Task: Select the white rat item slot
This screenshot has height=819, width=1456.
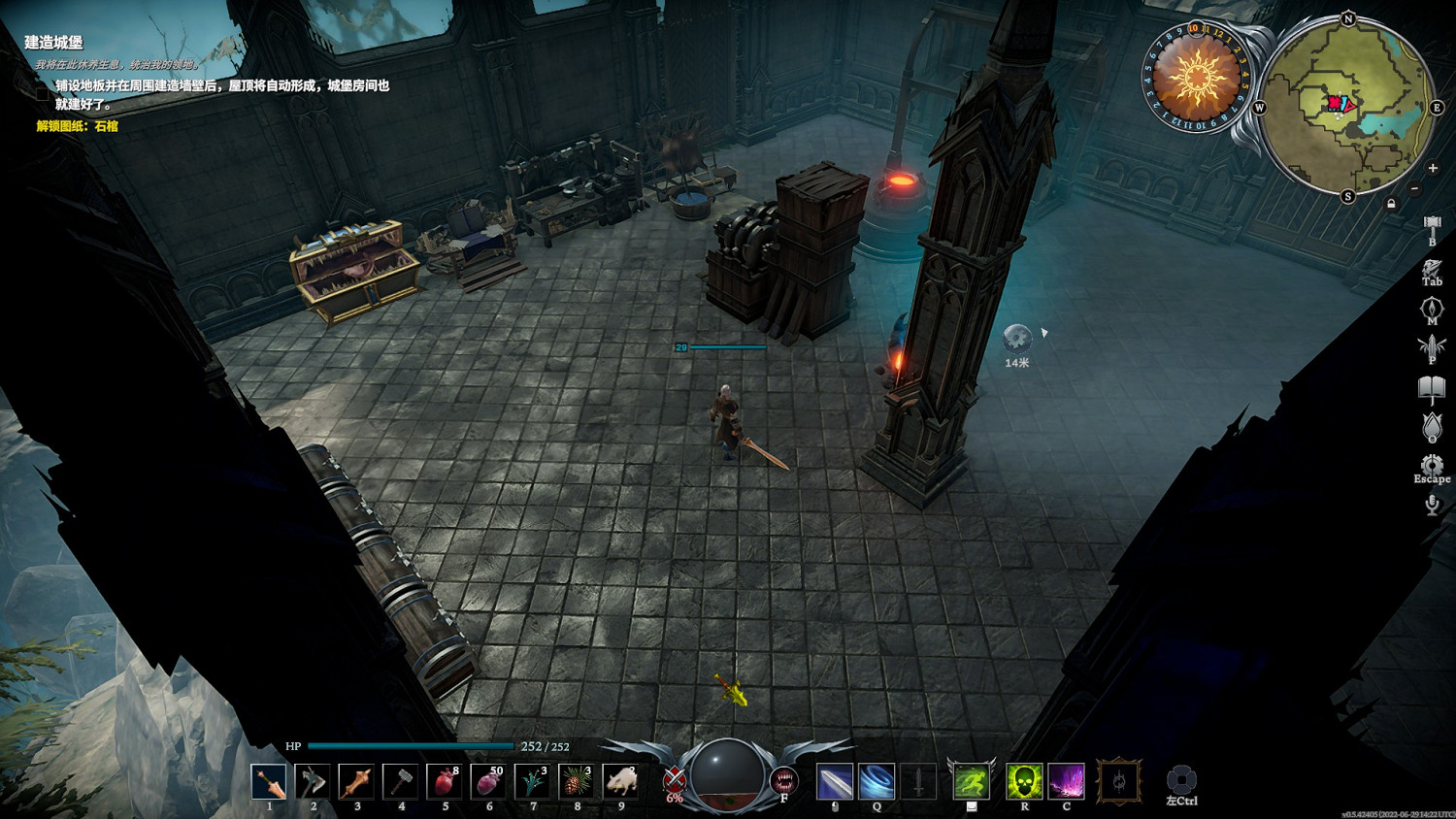Action: pyautogui.click(x=620, y=781)
